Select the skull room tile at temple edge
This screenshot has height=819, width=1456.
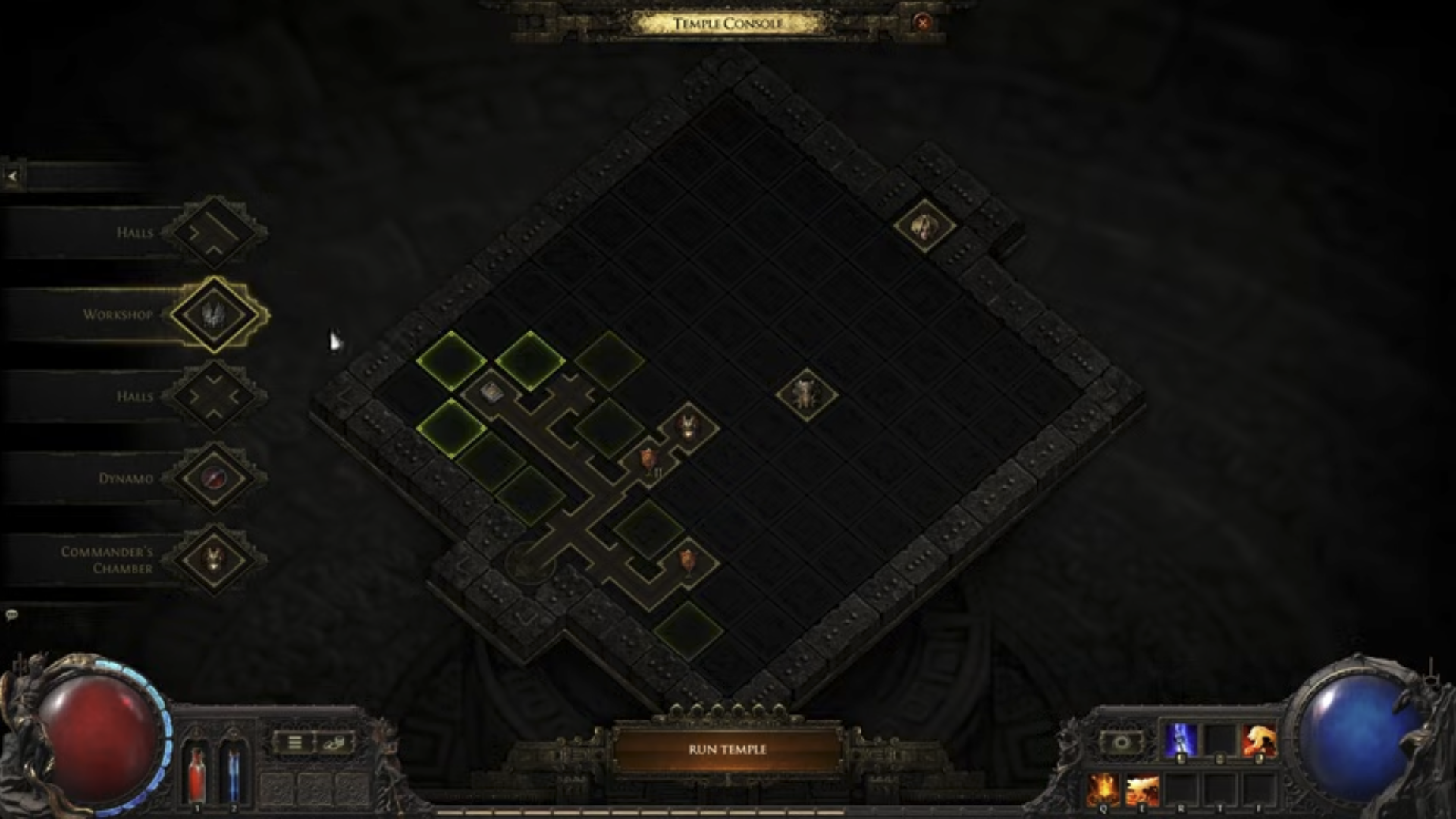click(x=924, y=225)
